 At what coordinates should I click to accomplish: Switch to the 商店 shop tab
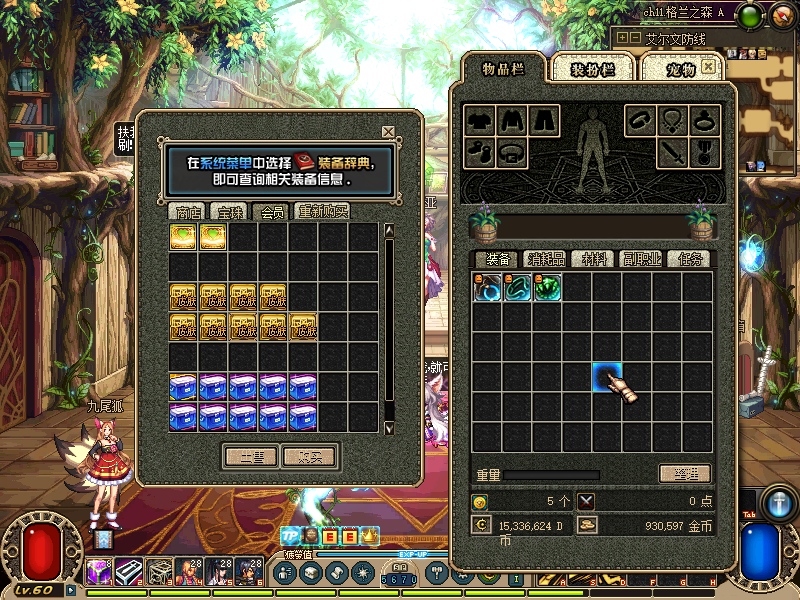pyautogui.click(x=188, y=212)
